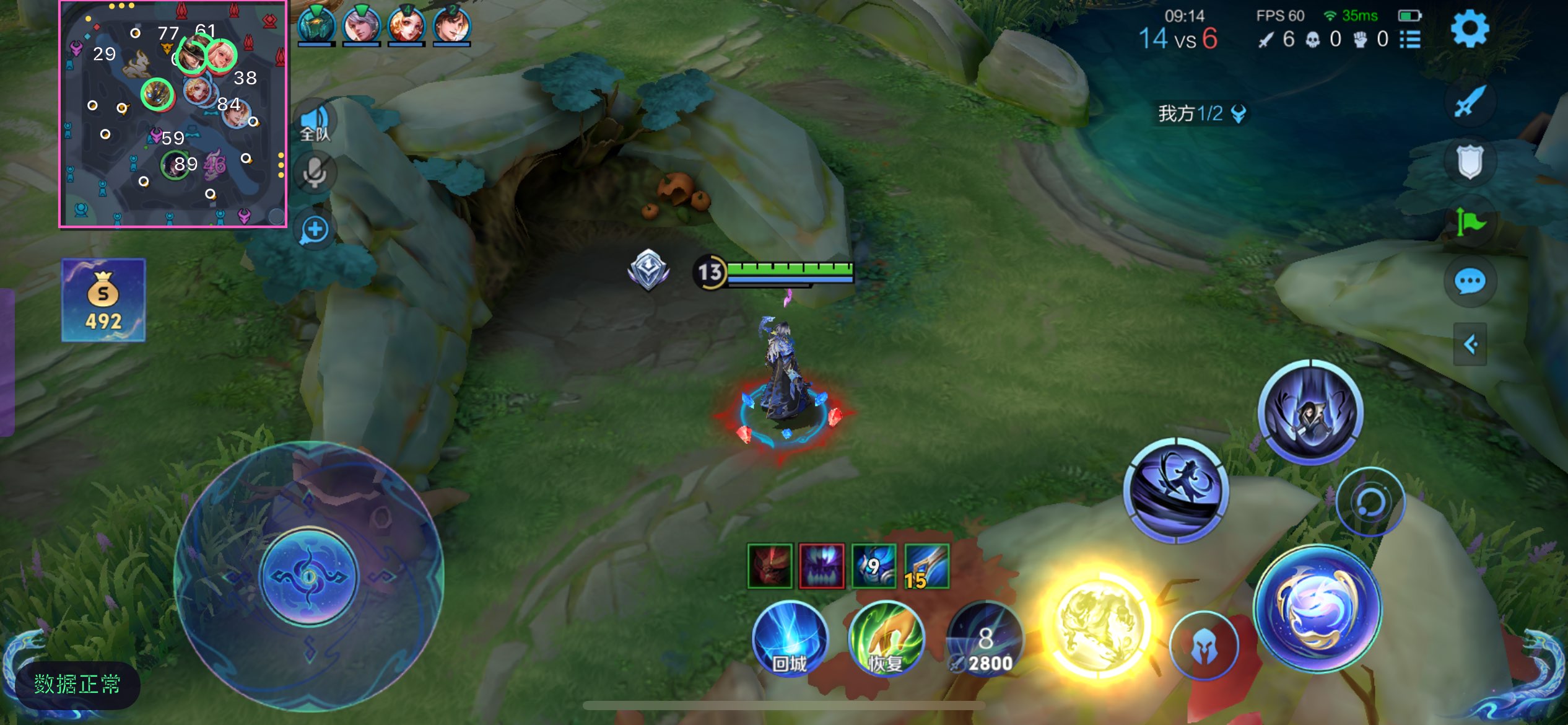Collapse the side panel arrow
1568x725 pixels.
coord(1470,344)
